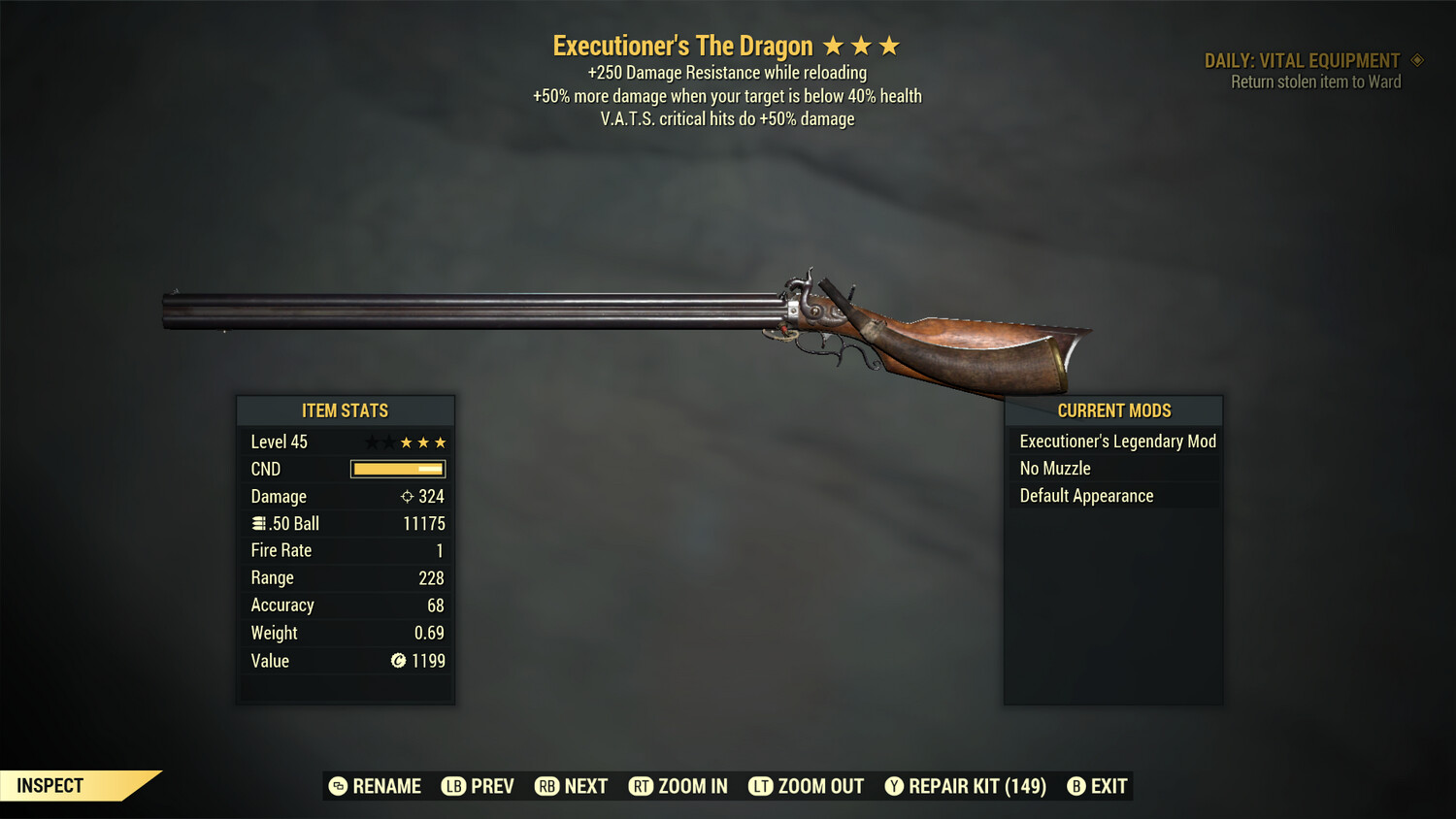This screenshot has height=819, width=1456.
Task: Toggle the first legendary star on Level 45 row
Action: click(370, 442)
